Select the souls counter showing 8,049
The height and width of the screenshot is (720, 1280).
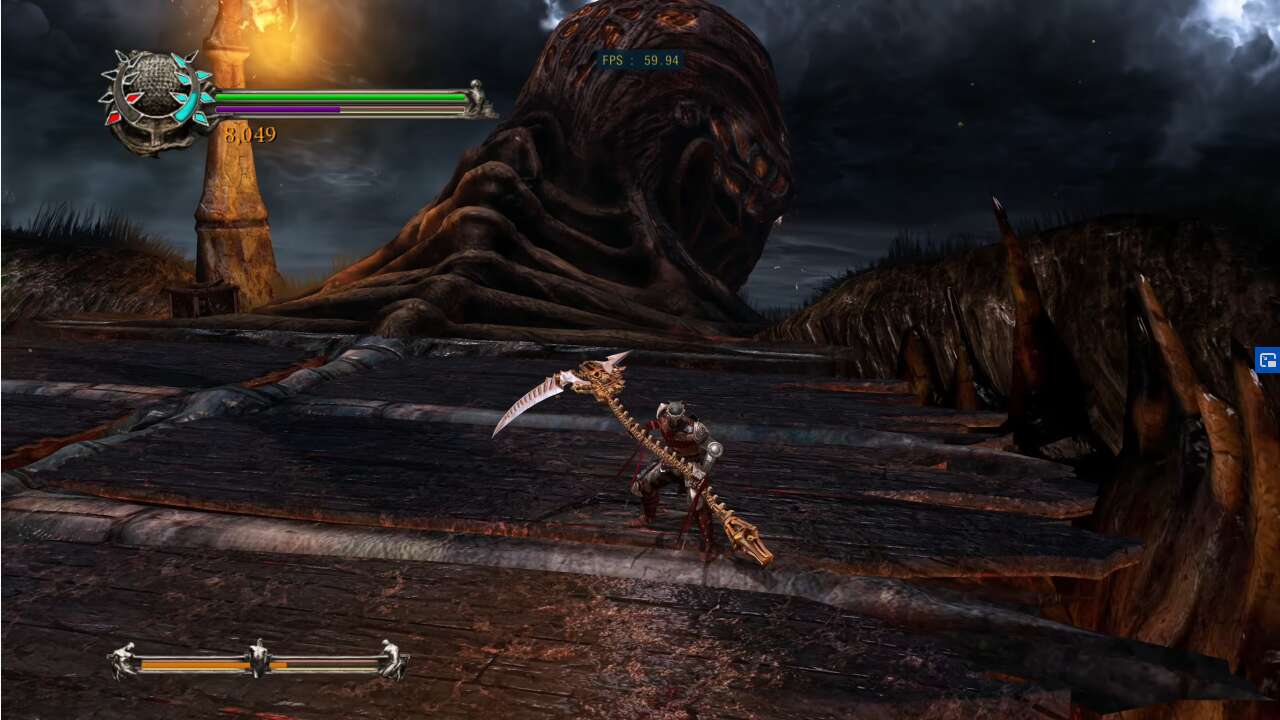250,133
